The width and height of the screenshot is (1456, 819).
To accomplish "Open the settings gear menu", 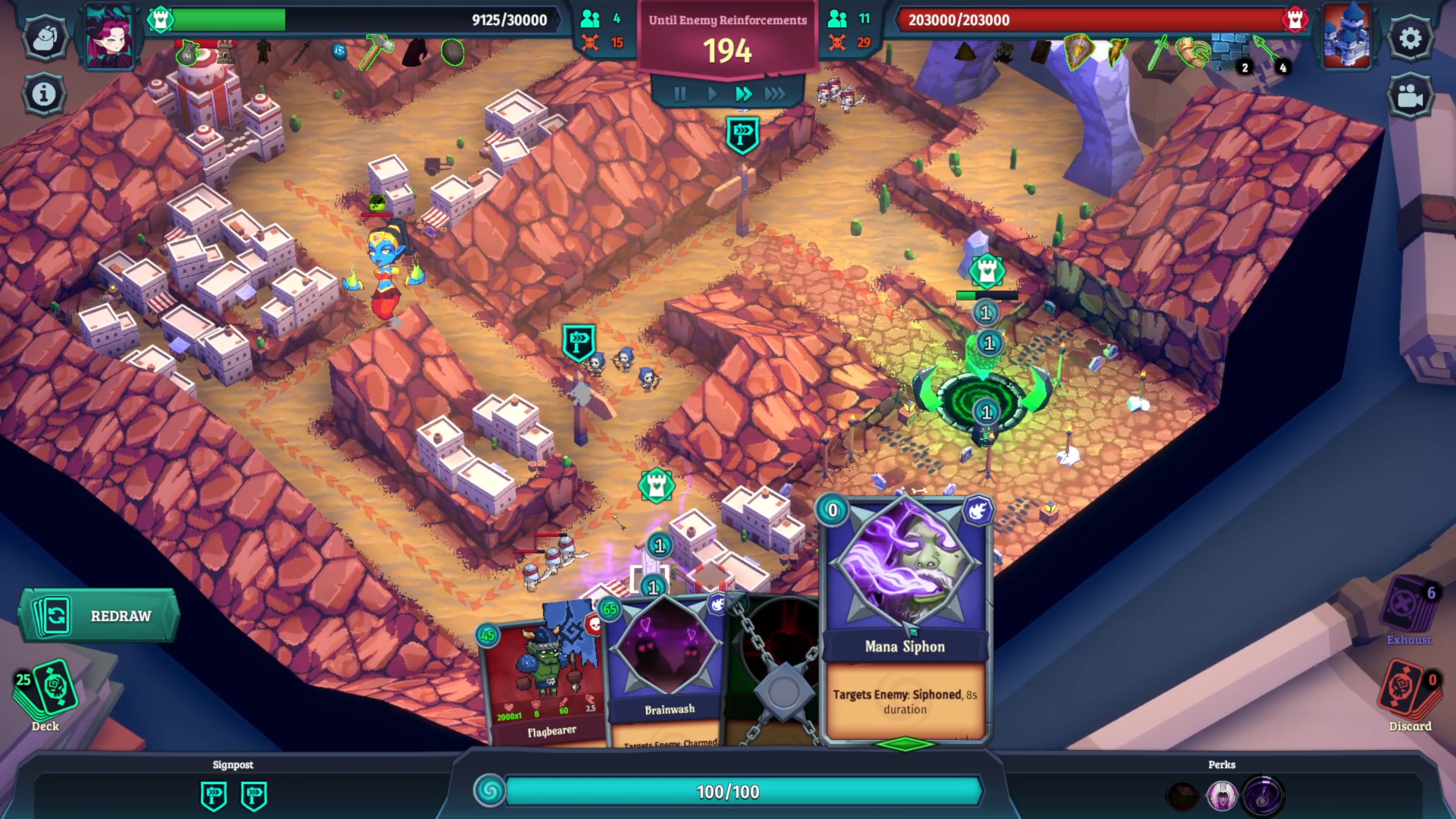I will 1410,37.
